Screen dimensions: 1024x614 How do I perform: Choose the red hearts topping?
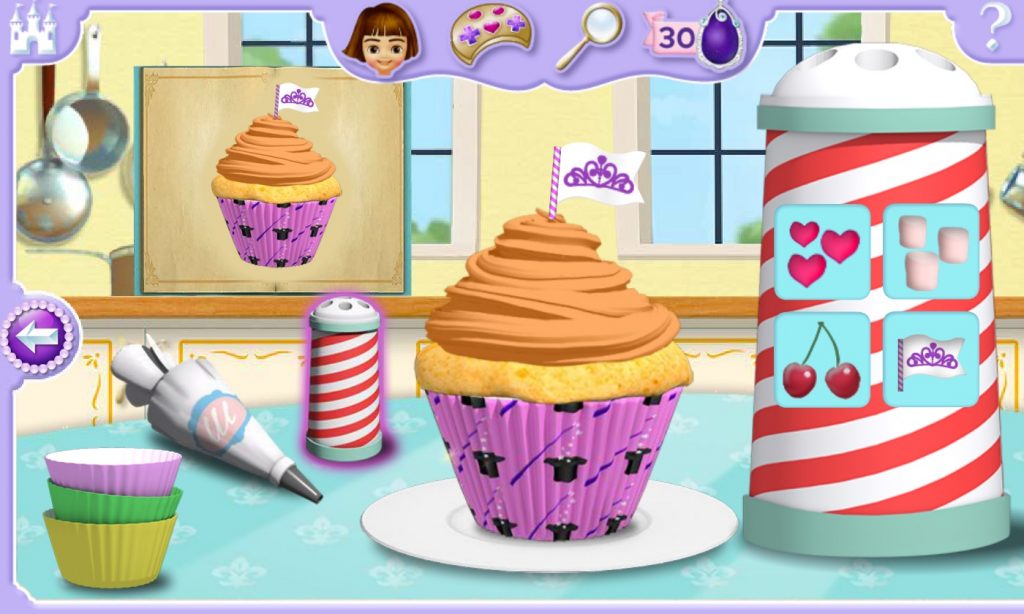tap(822, 252)
